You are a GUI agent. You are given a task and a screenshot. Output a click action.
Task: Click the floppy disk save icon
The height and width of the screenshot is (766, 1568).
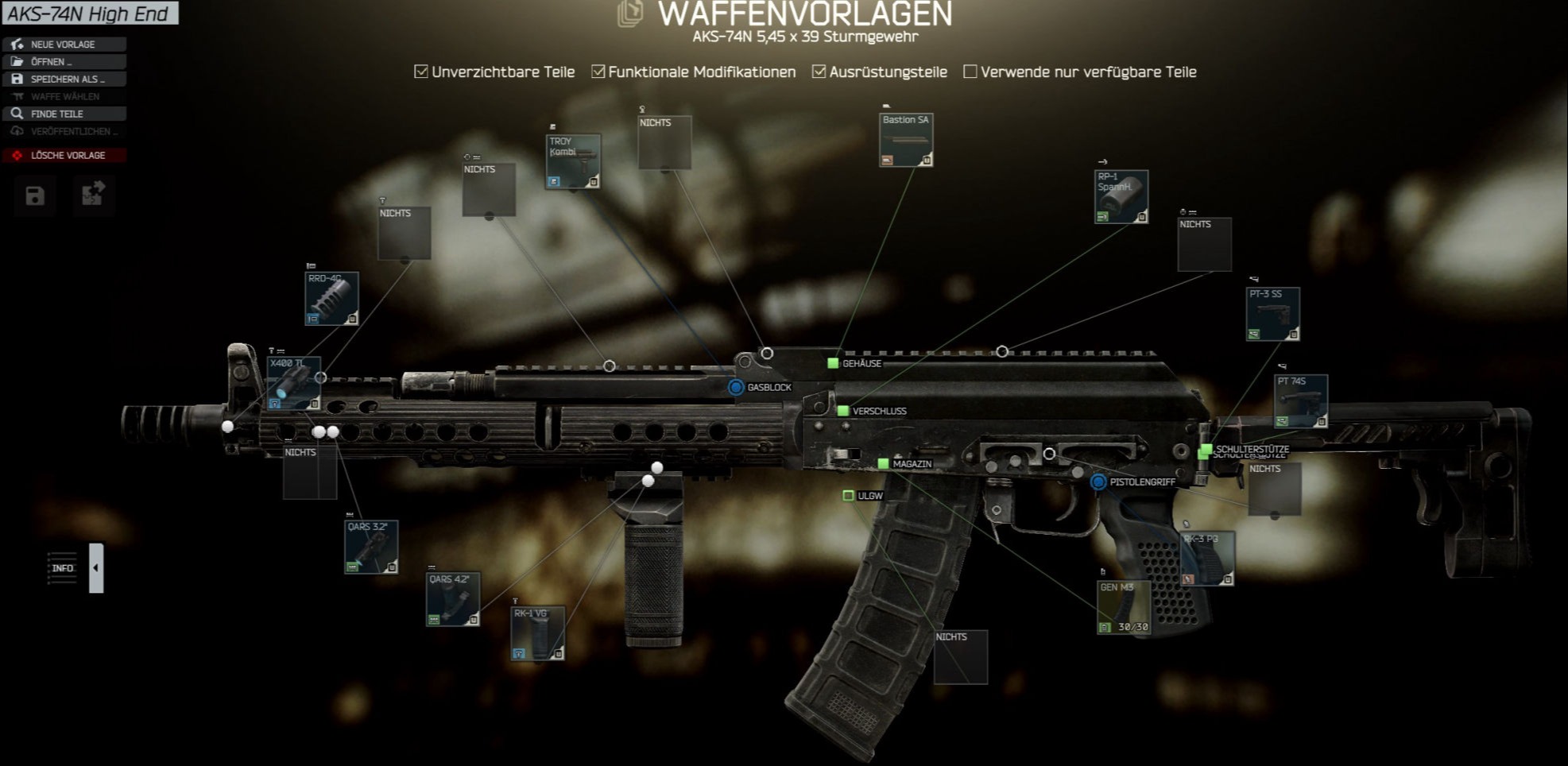click(35, 196)
